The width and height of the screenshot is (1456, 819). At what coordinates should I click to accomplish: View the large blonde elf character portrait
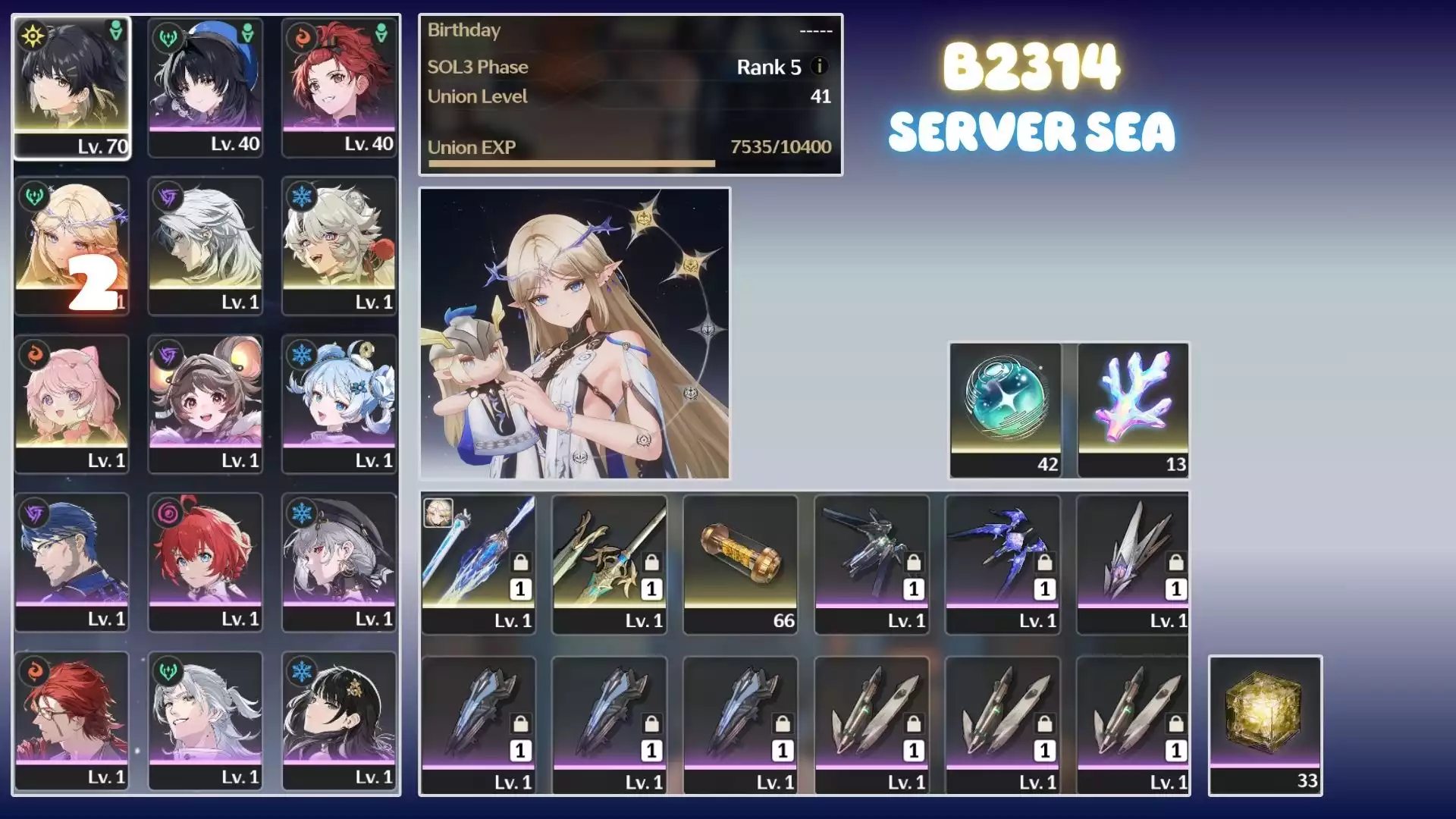pyautogui.click(x=575, y=334)
